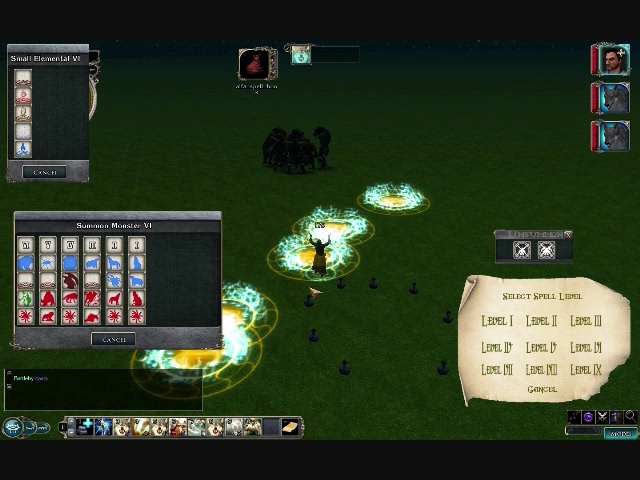Close the Unsummon window
The width and height of the screenshot is (640, 480).
coord(568,234)
